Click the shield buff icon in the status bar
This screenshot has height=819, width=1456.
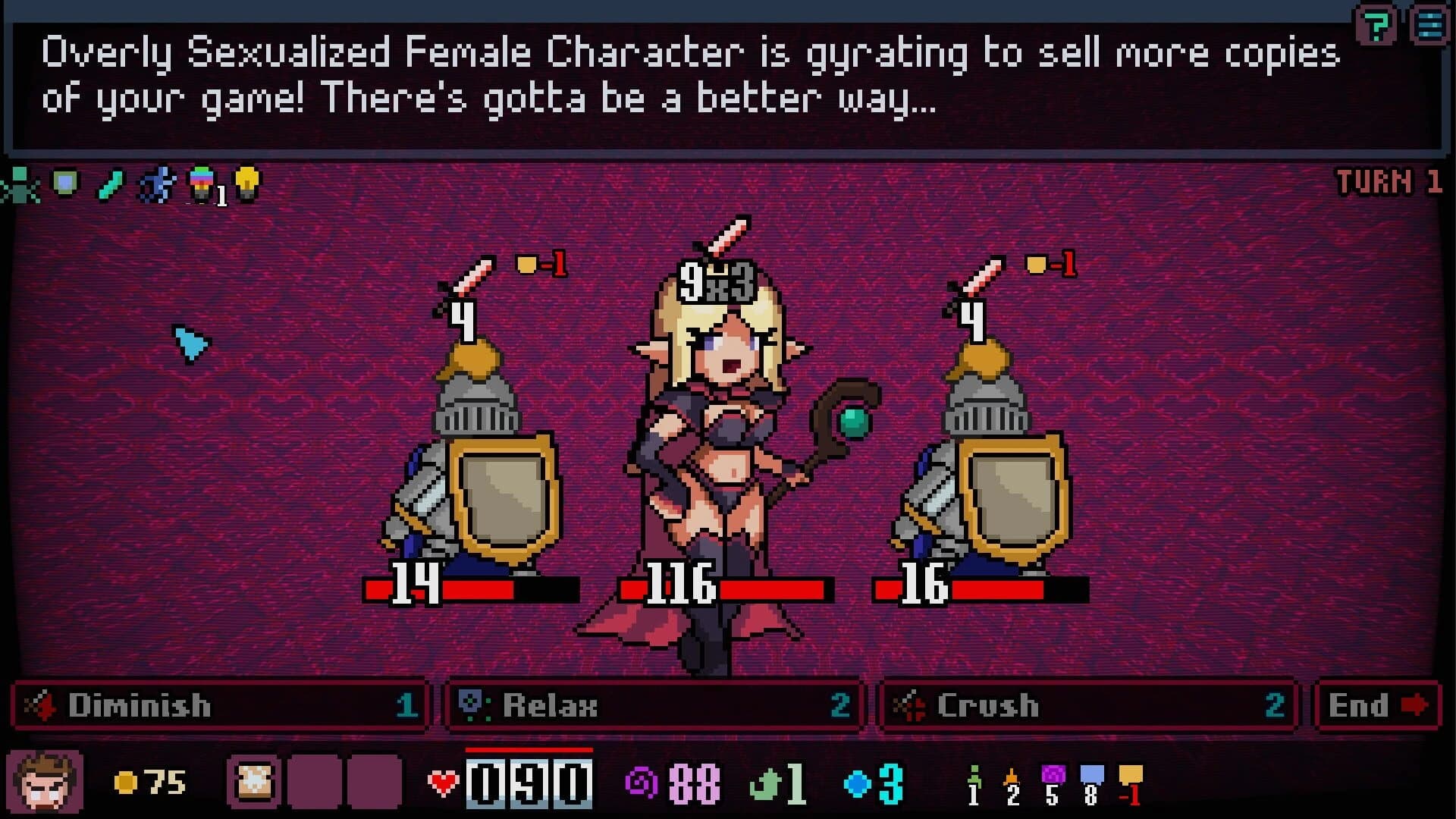64,183
